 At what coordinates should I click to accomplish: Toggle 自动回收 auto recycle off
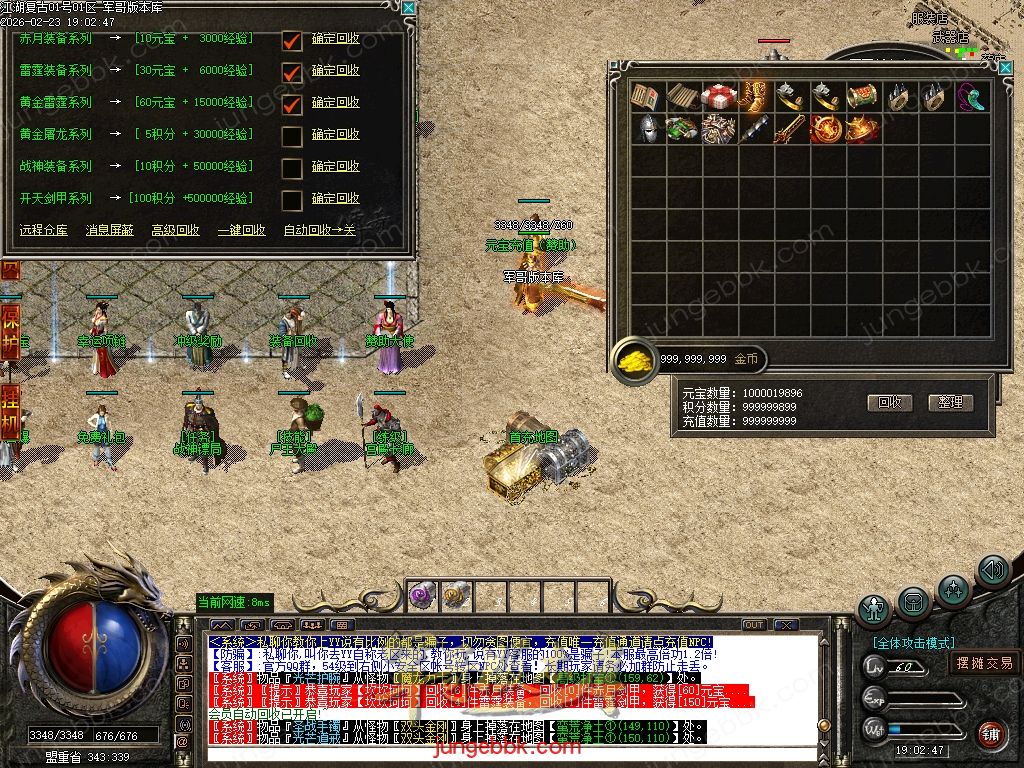click(x=319, y=230)
